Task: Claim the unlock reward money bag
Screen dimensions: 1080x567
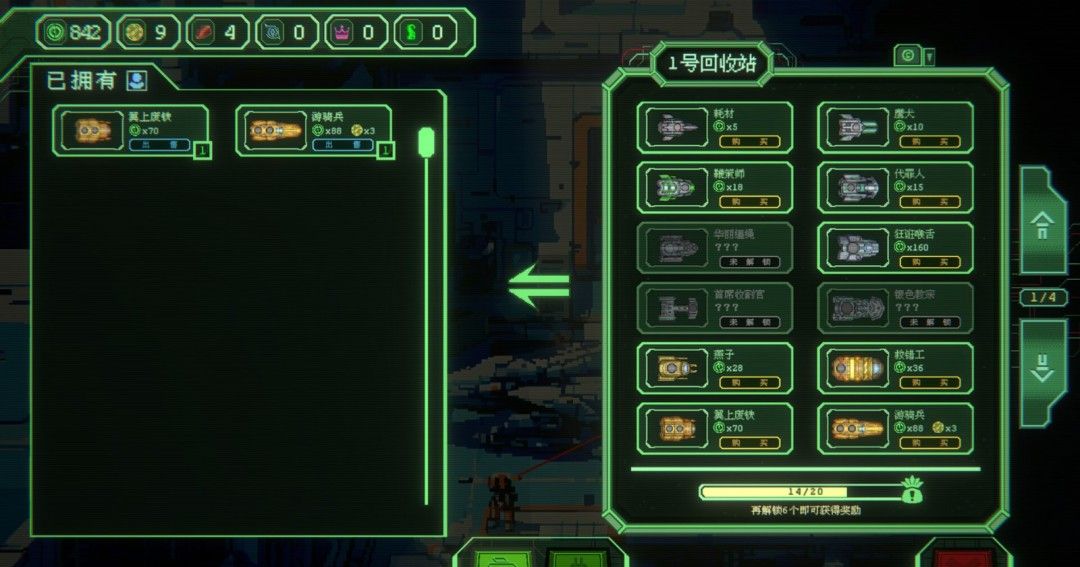Action: coord(911,490)
